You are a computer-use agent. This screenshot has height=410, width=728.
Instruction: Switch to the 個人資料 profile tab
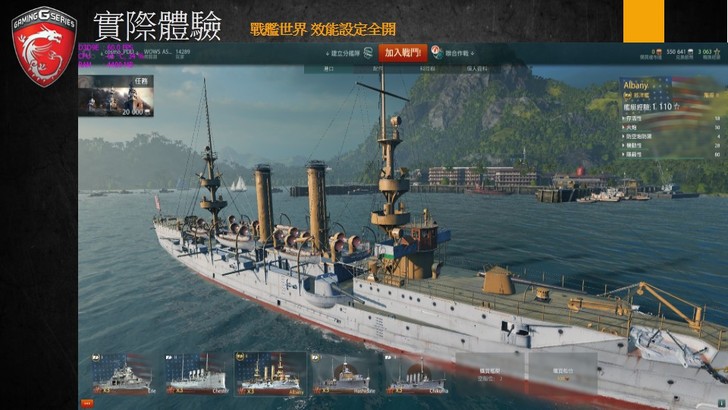476,69
